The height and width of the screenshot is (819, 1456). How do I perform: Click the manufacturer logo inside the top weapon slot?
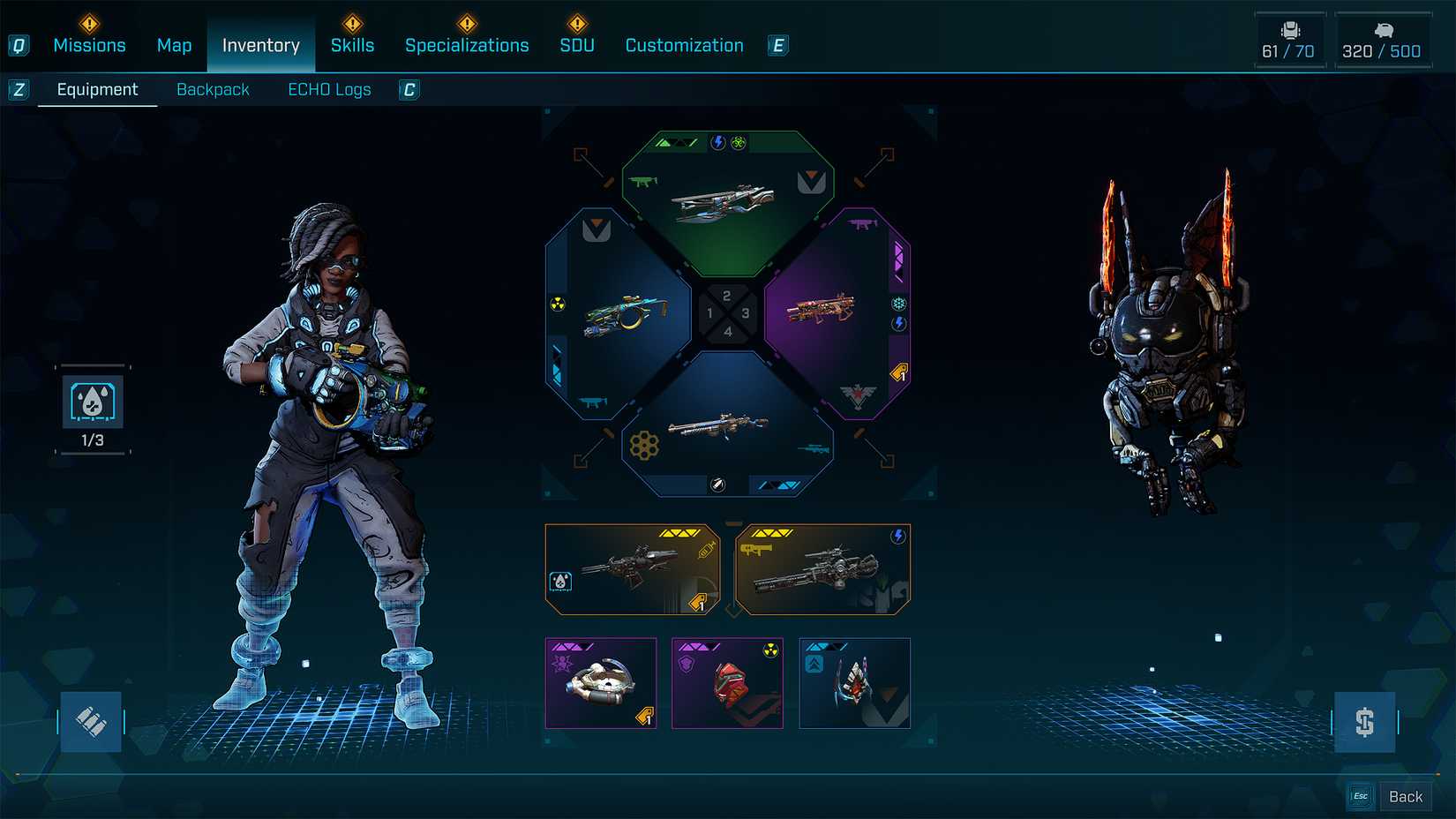(x=812, y=180)
